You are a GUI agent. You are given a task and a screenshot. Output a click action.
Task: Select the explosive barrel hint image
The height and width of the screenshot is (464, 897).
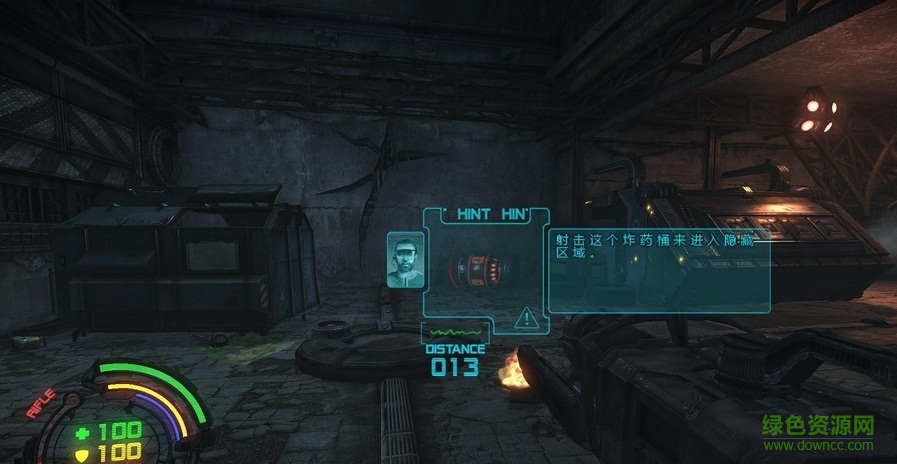[x=476, y=269]
